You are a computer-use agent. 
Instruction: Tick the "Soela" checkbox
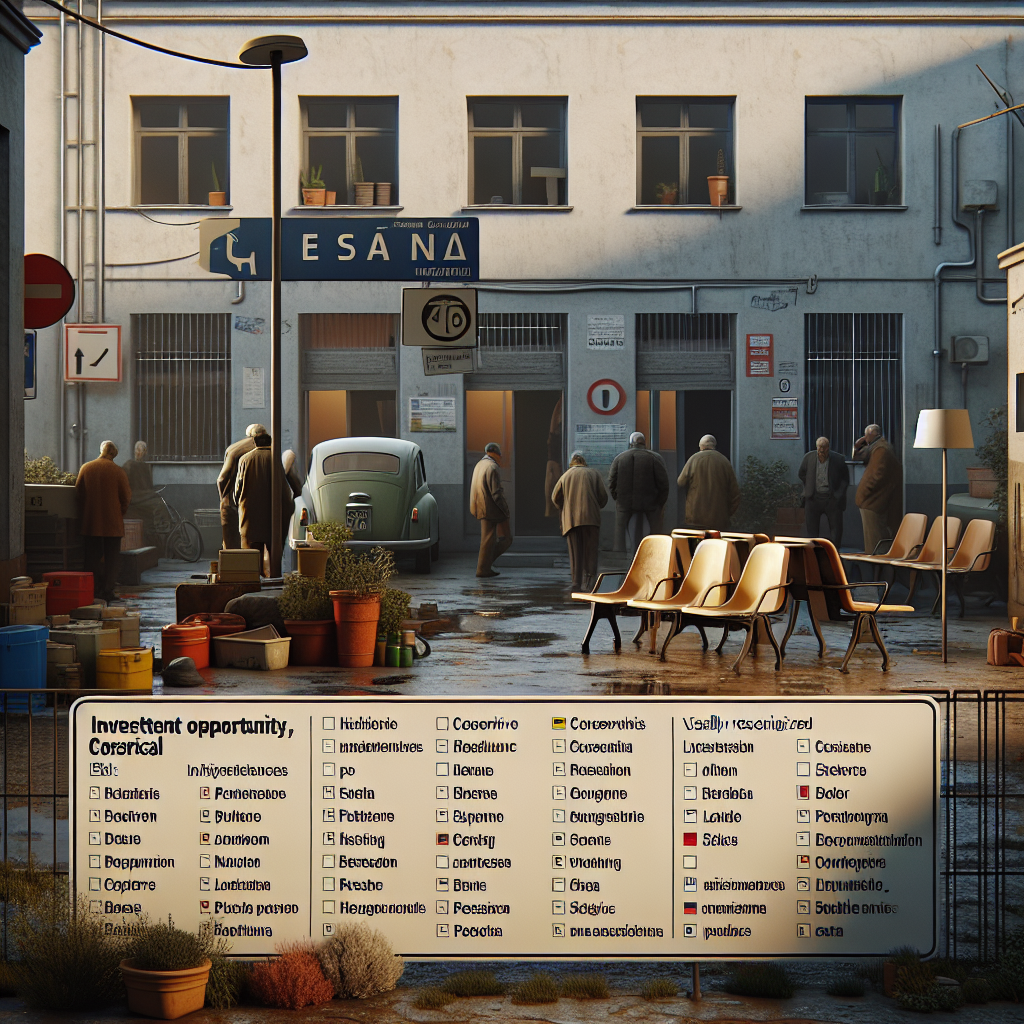coord(329,793)
